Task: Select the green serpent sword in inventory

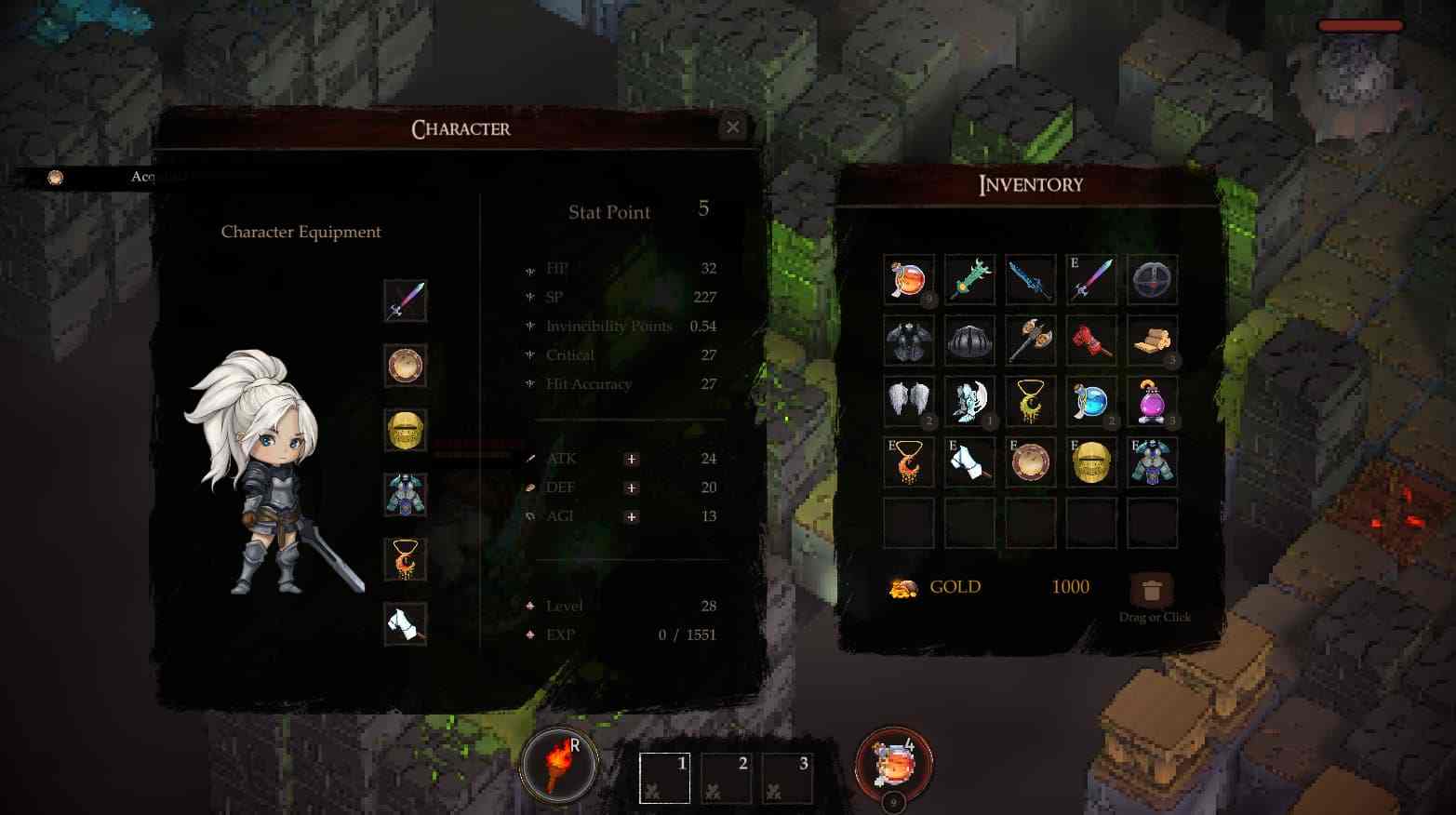Action: click(969, 278)
